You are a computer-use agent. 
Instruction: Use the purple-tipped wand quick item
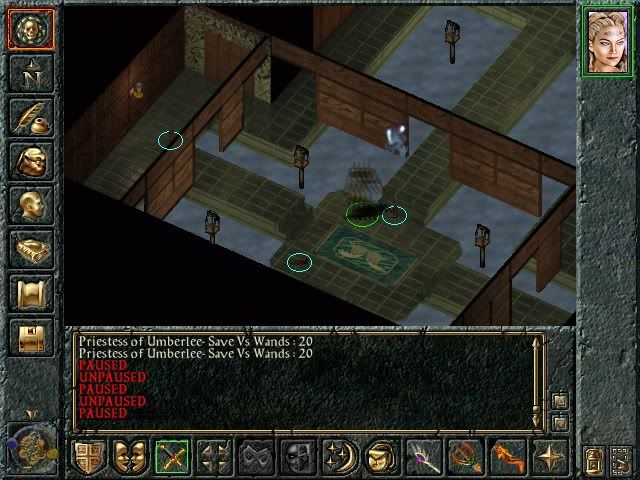pyautogui.click(x=424, y=457)
